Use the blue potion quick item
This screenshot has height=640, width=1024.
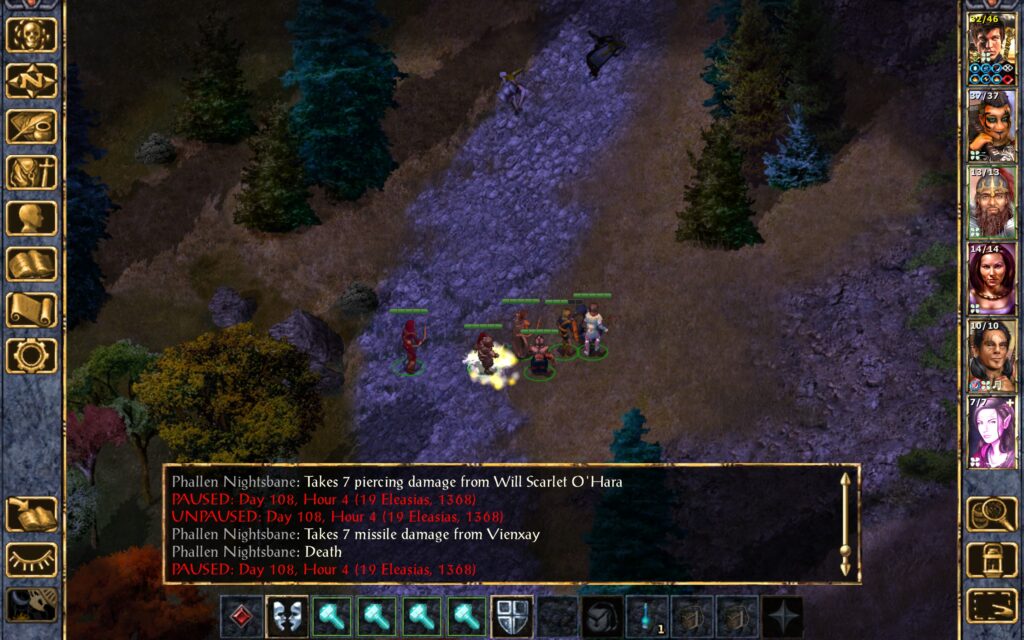click(x=647, y=616)
